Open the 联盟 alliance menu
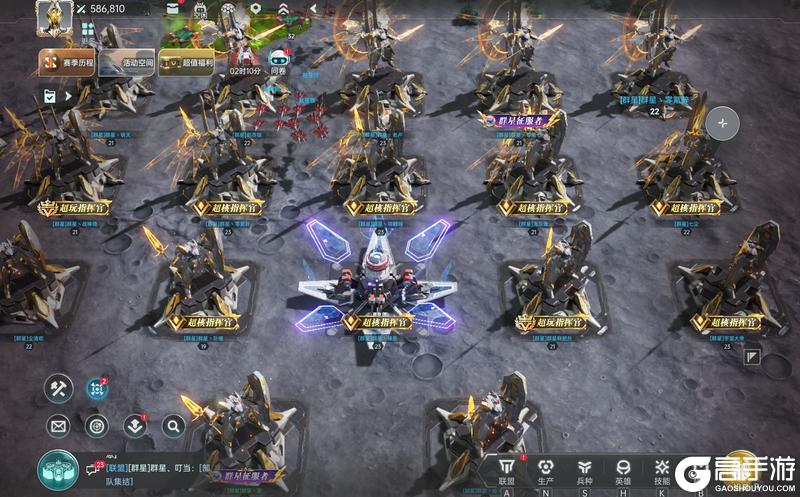The height and width of the screenshot is (497, 800). coord(506,470)
